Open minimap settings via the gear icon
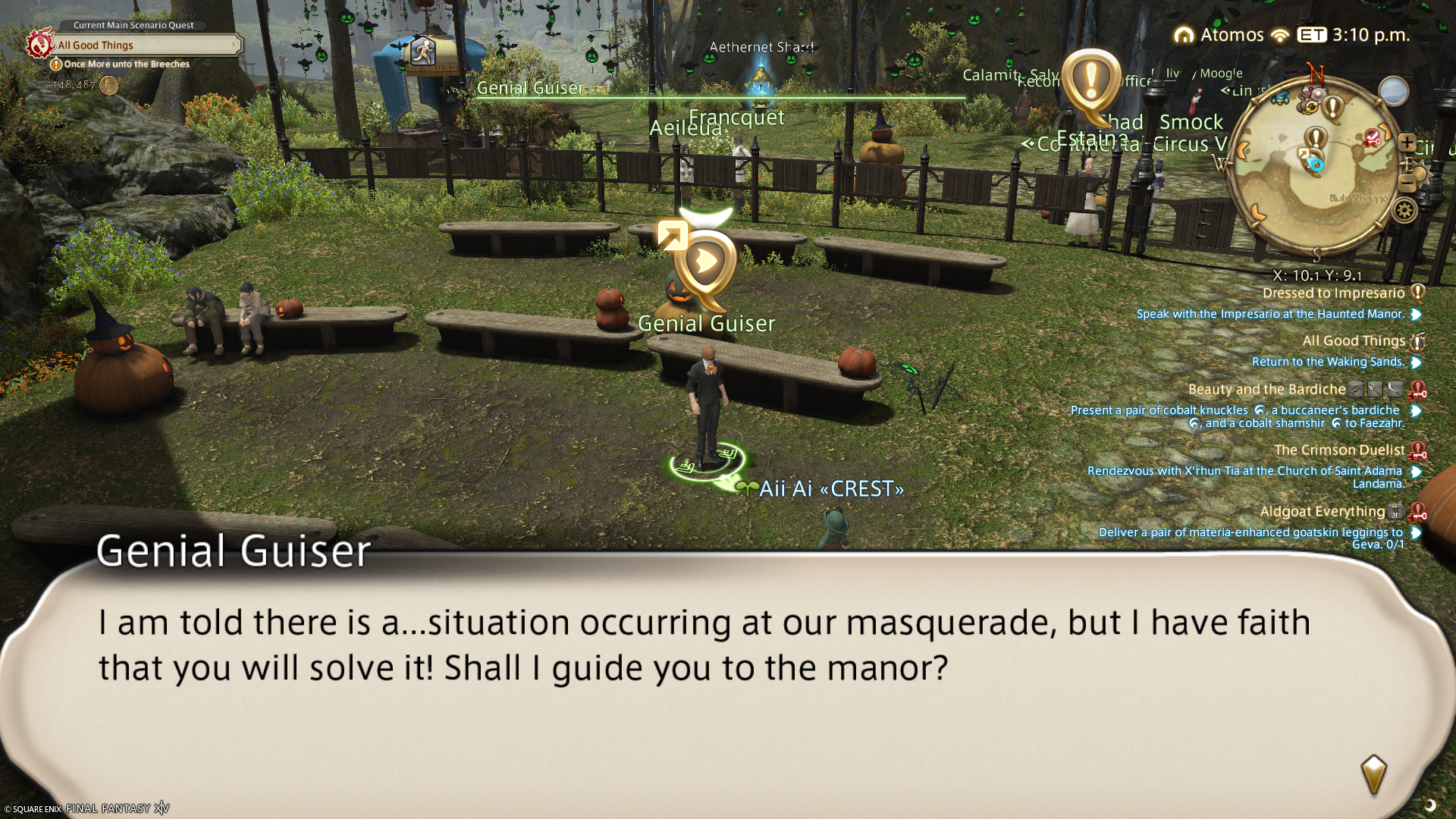 [x=1404, y=210]
